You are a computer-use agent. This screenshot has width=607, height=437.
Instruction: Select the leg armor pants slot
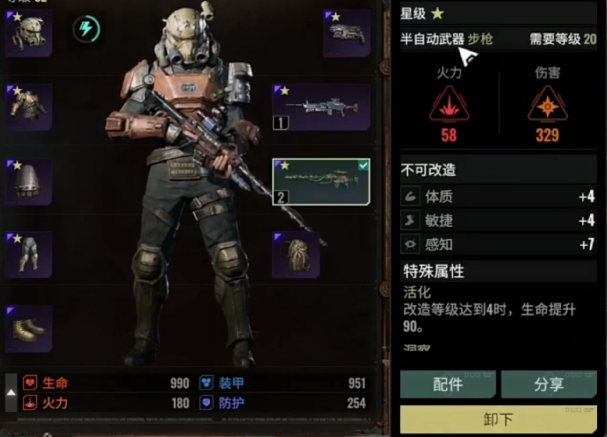pyautogui.click(x=30, y=254)
